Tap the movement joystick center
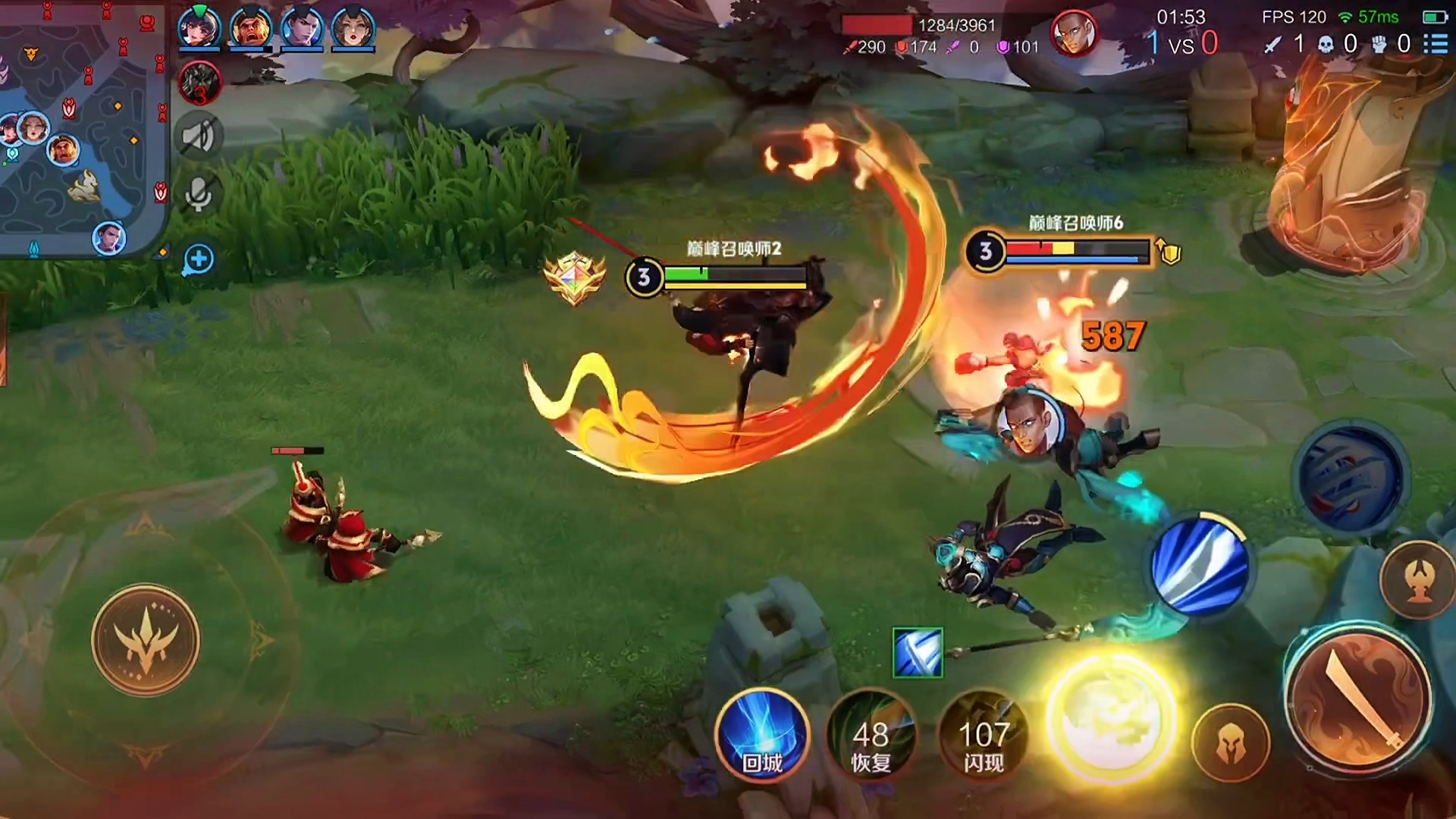1456x819 pixels. click(146, 639)
